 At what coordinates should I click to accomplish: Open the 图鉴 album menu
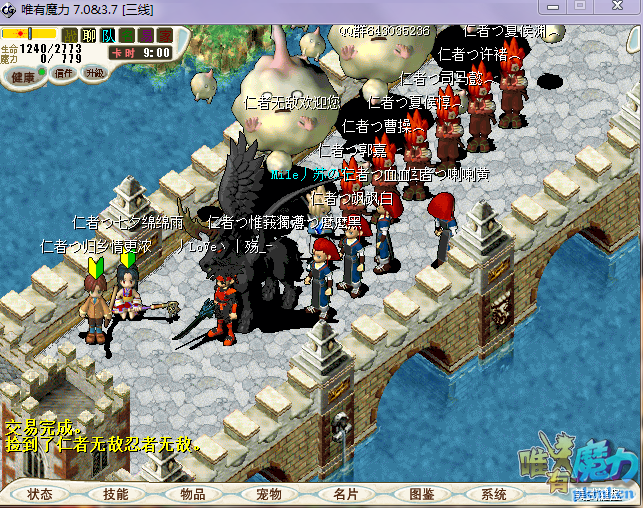point(421,494)
